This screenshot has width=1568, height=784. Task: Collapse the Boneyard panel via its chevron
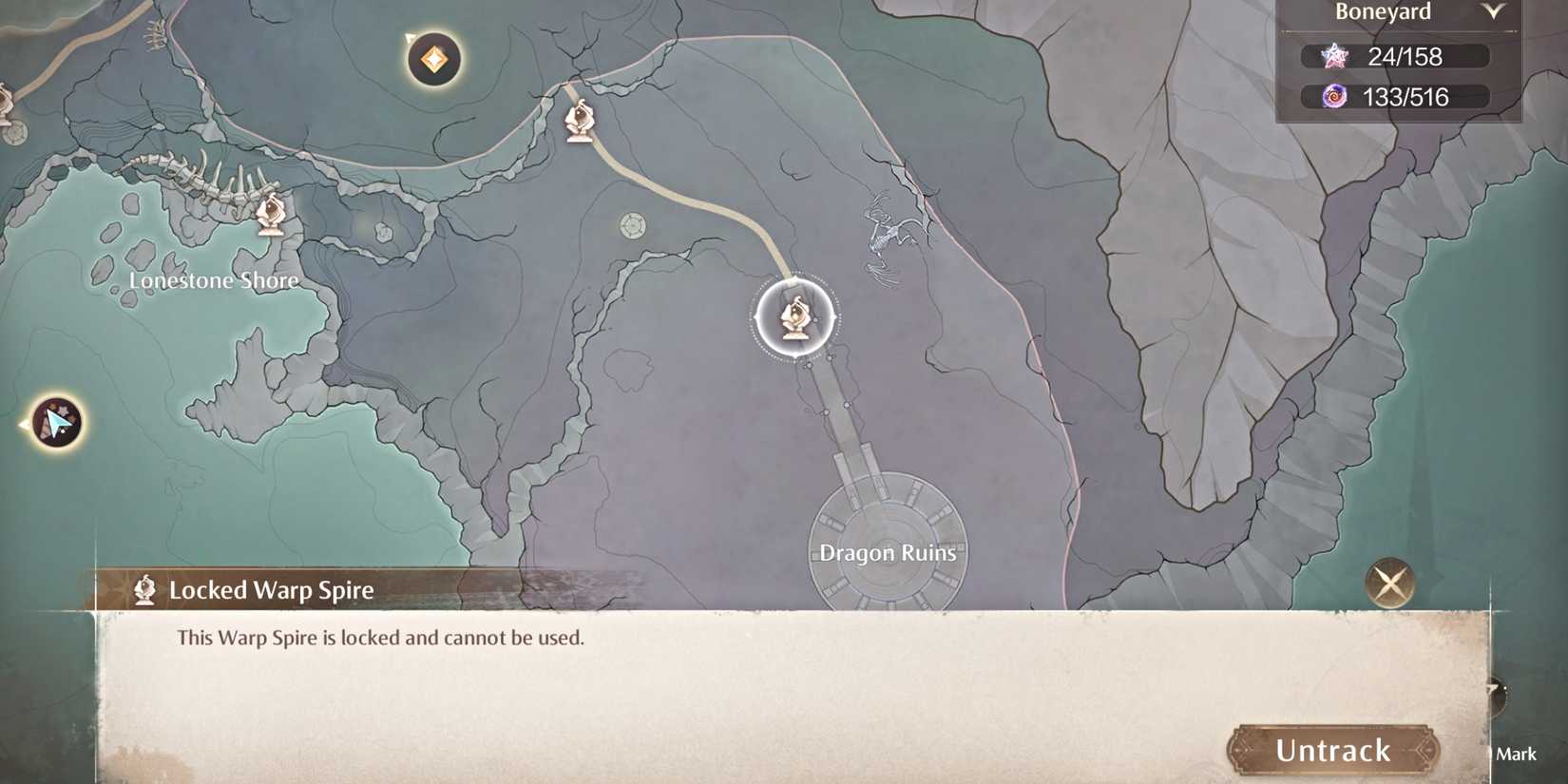[x=1495, y=11]
